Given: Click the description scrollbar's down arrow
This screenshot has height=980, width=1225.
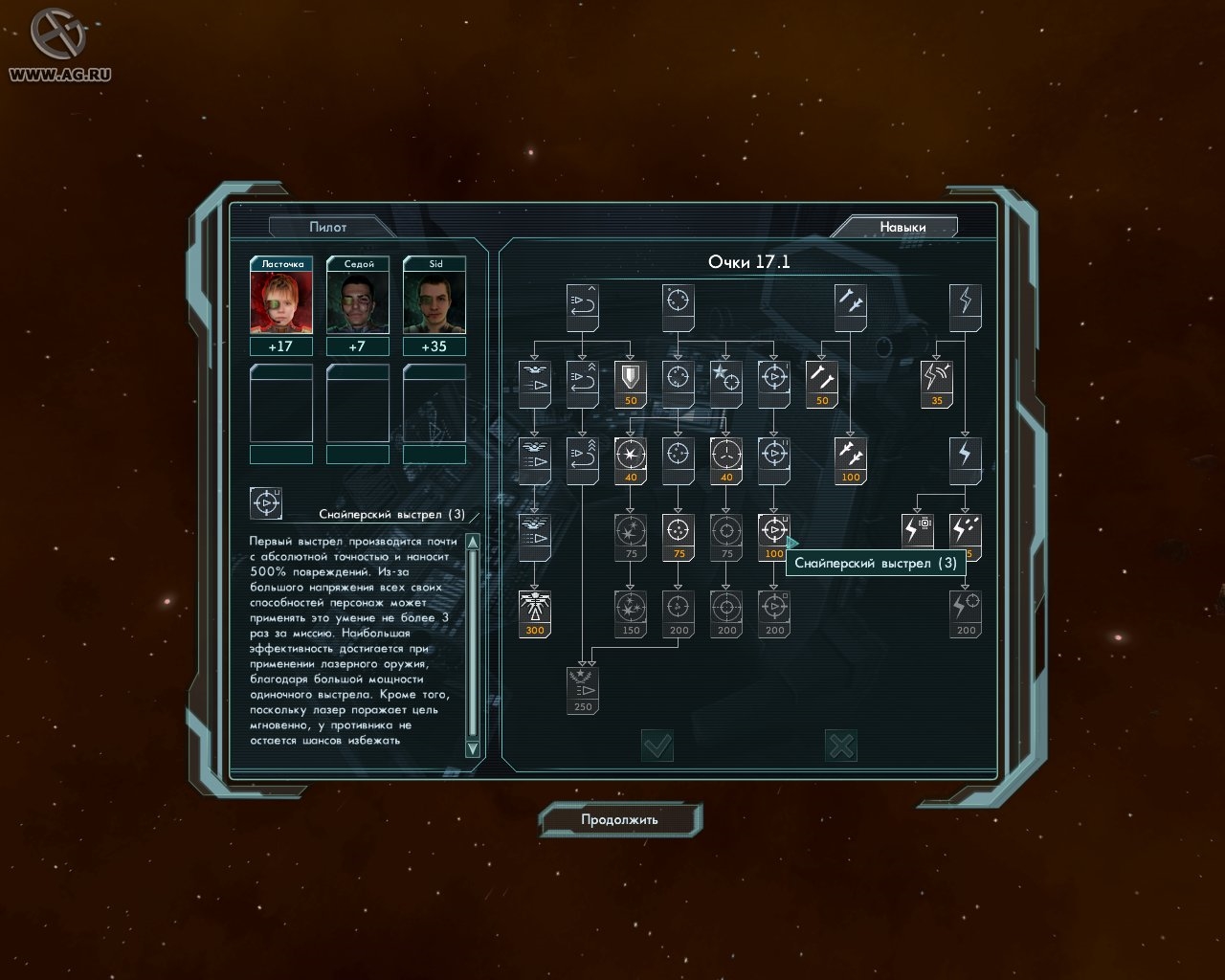Looking at the screenshot, I should coord(472,747).
